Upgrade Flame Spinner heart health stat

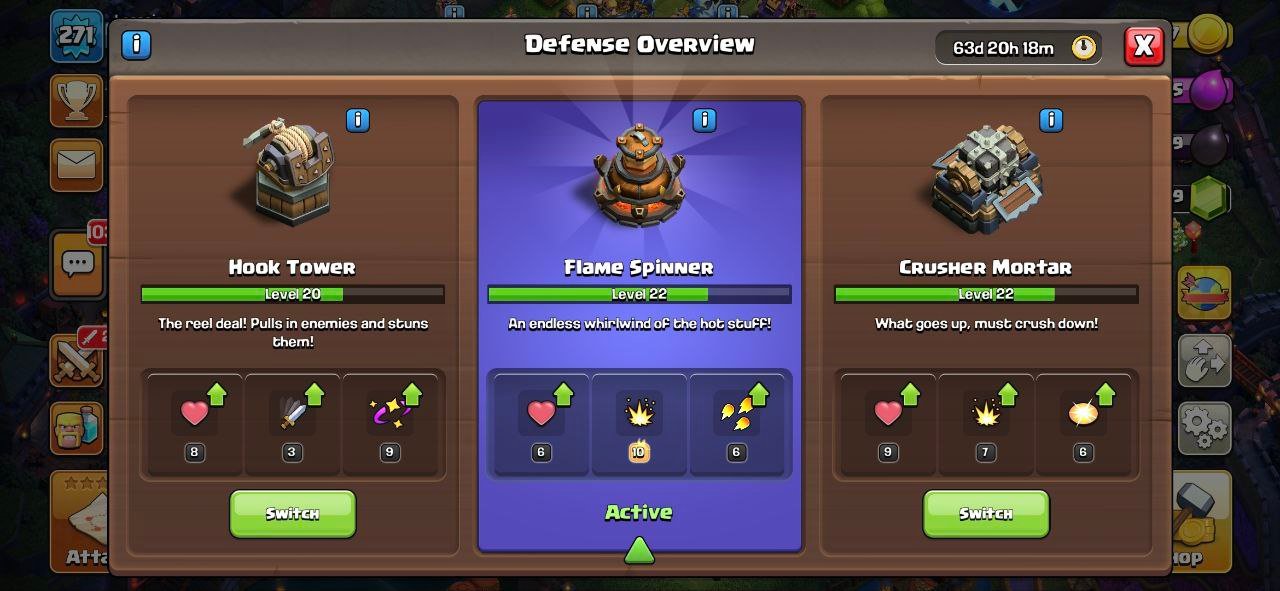pos(541,420)
